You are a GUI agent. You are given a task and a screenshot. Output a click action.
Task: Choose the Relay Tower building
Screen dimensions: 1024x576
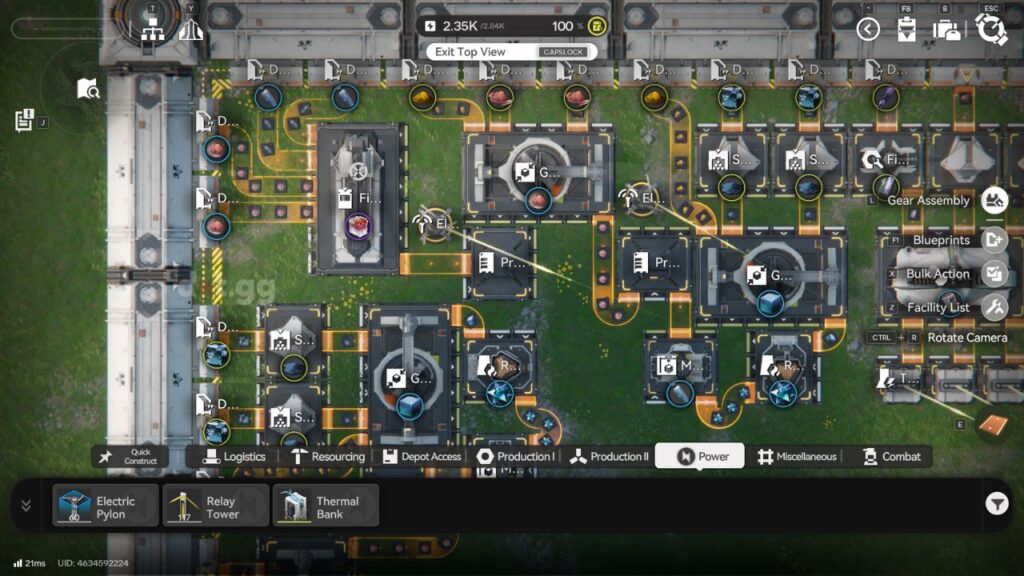216,506
